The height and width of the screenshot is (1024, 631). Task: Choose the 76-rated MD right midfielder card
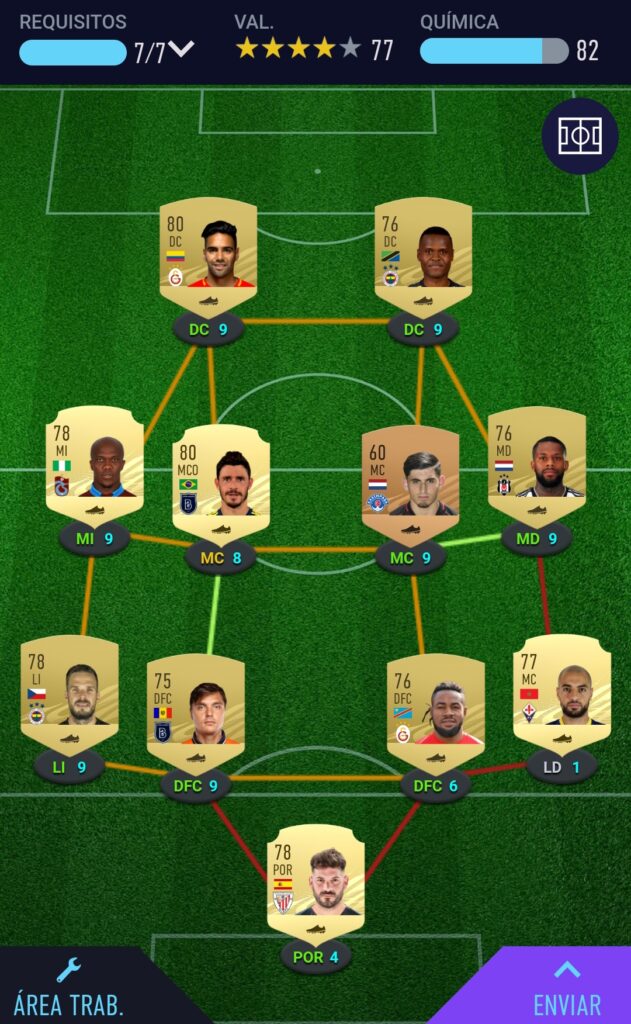(536, 460)
